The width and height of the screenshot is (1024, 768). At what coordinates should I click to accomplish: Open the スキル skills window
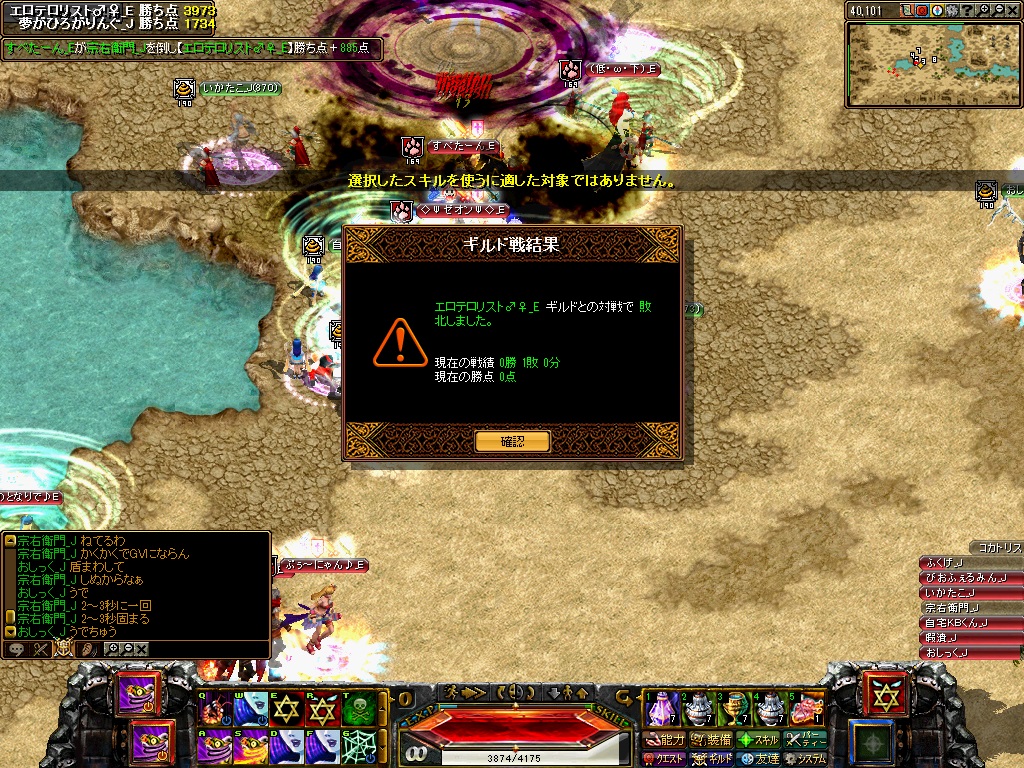click(x=758, y=740)
